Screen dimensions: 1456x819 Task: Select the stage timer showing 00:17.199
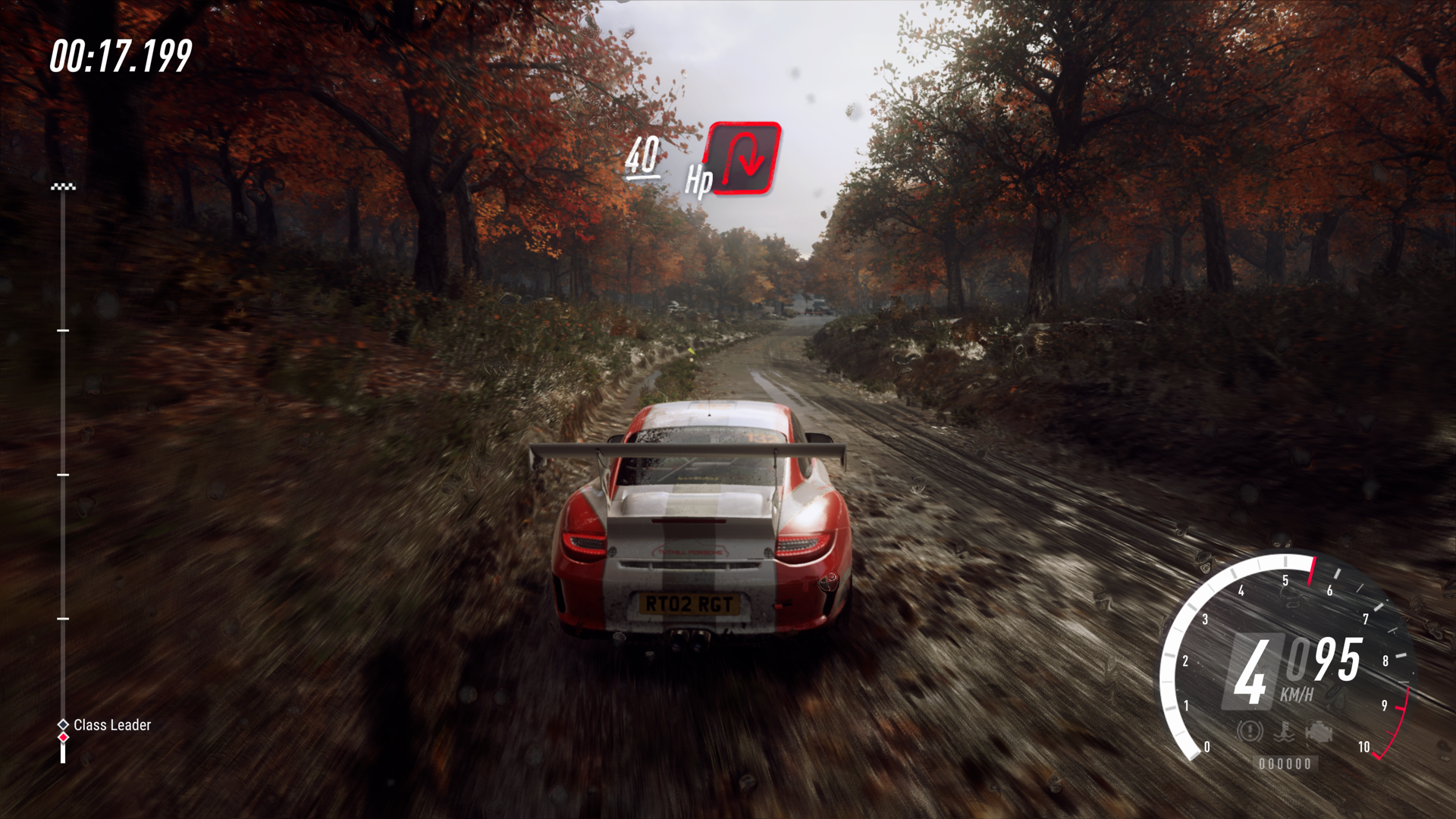coord(119,56)
